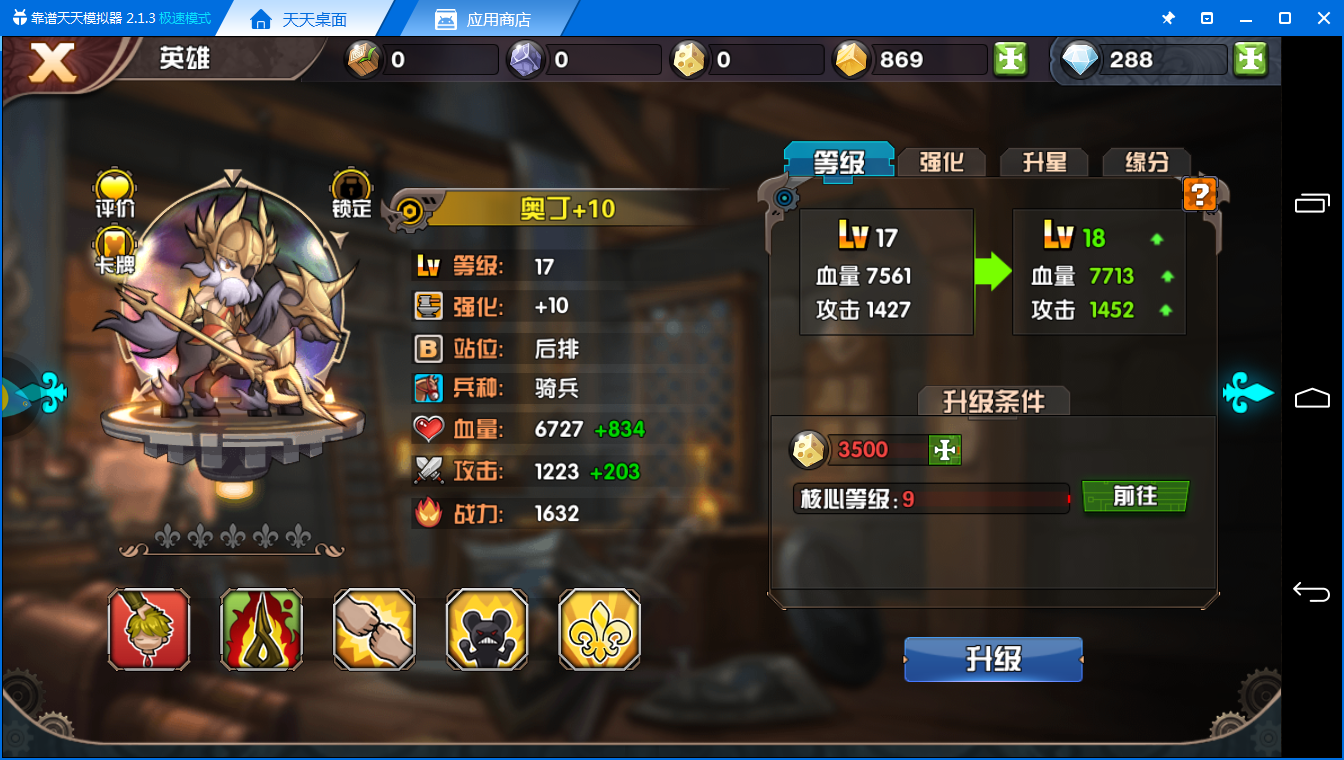Add more gold with the green plus
The width and height of the screenshot is (1344, 760).
pyautogui.click(x=1011, y=60)
